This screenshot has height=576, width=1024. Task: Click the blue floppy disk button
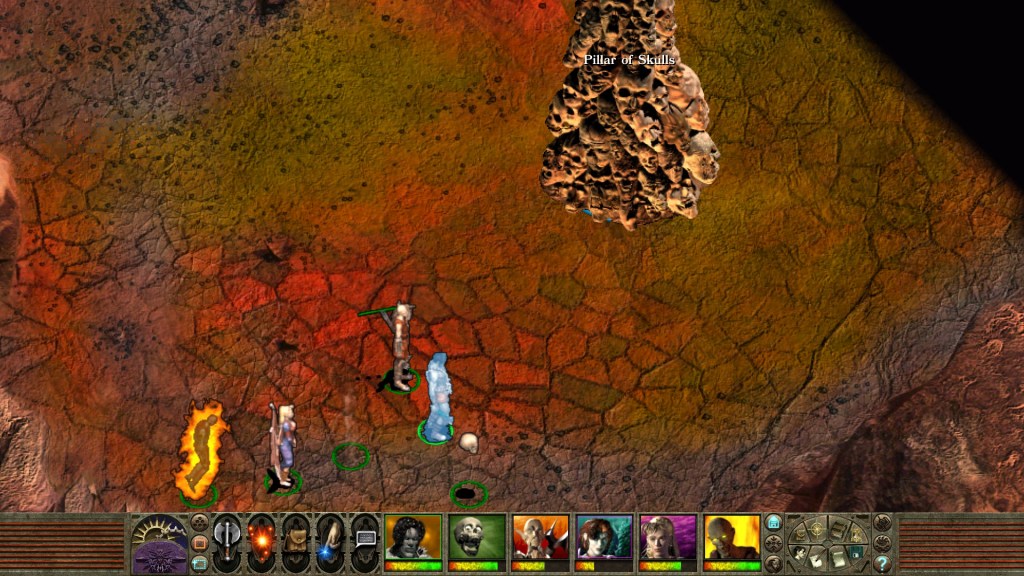pos(773,522)
